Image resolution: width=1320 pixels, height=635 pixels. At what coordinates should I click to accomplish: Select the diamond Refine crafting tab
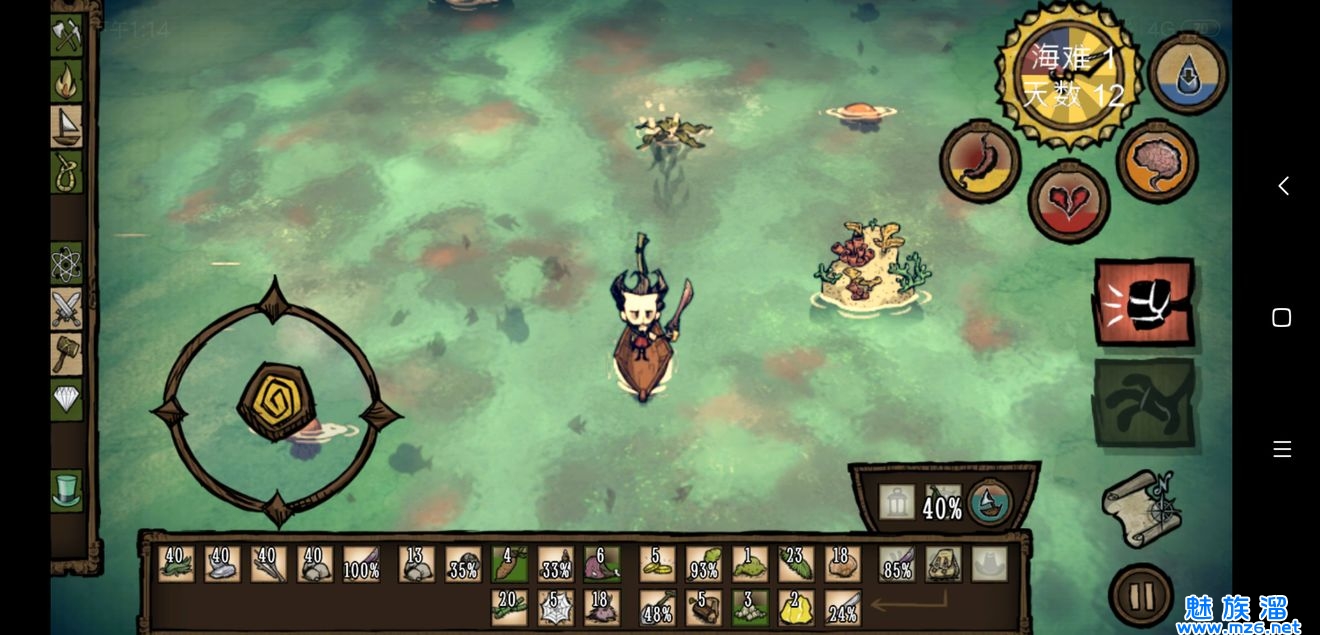tap(66, 400)
